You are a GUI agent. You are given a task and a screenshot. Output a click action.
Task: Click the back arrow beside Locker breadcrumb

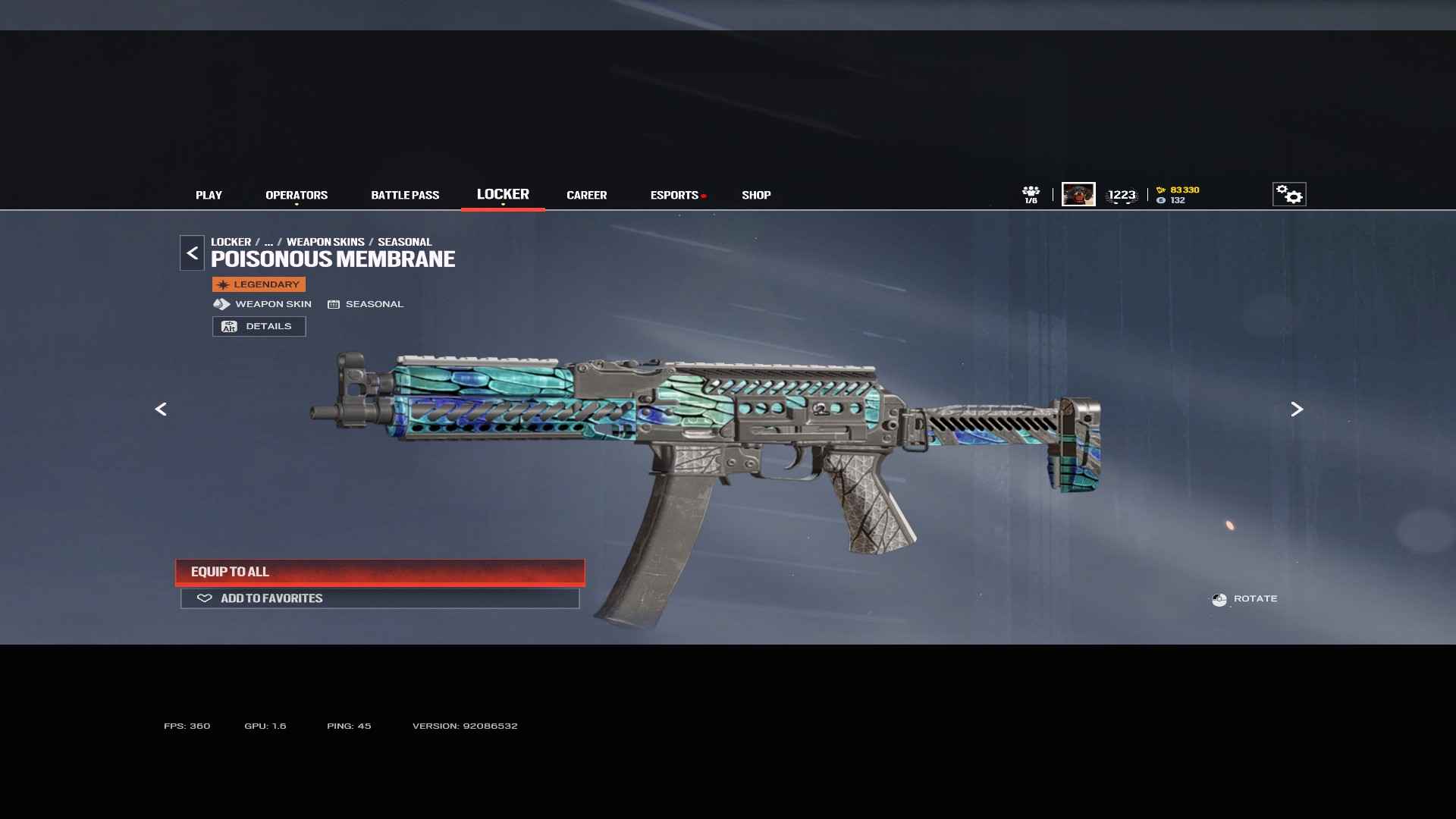coord(192,253)
